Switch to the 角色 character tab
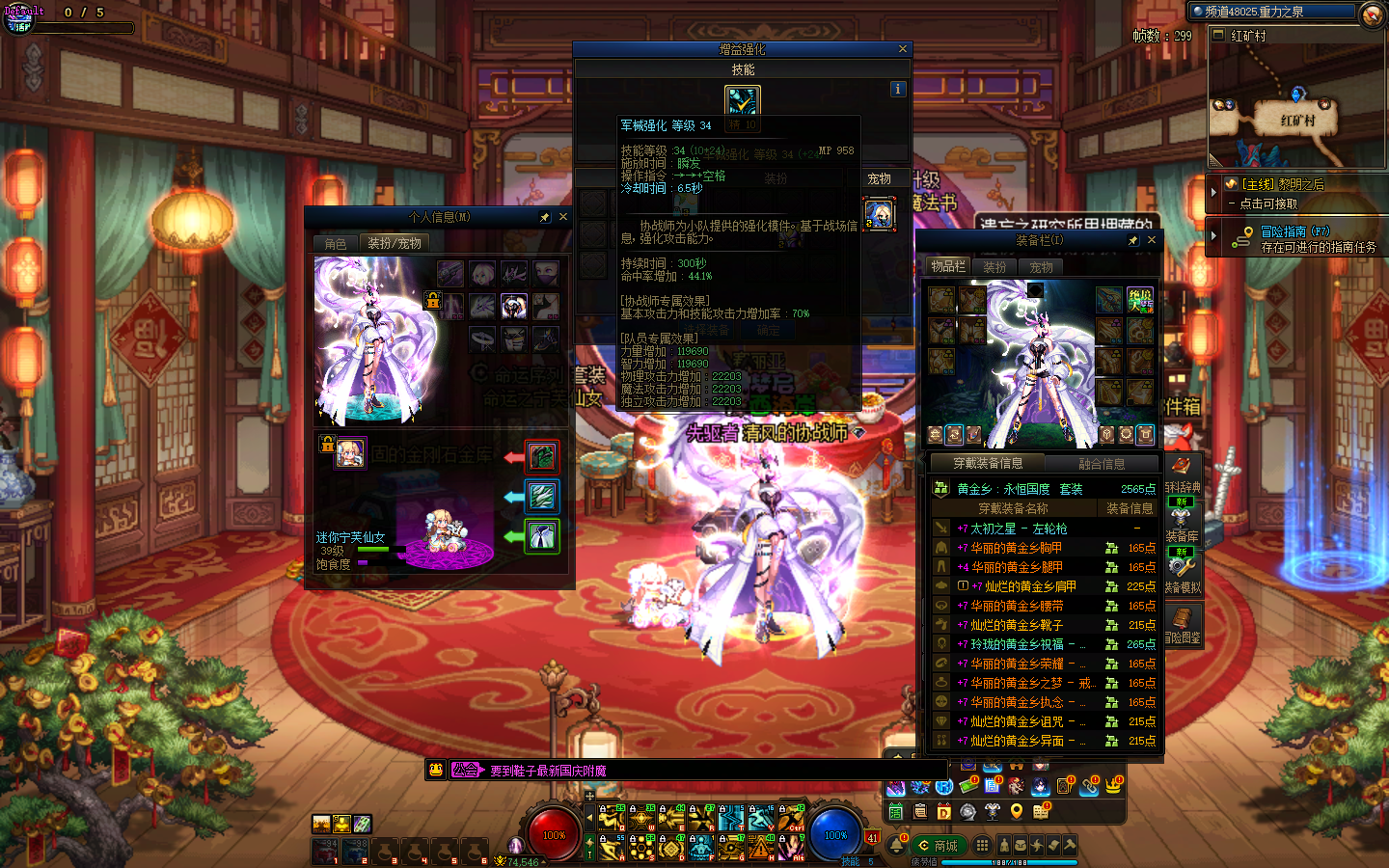 pyautogui.click(x=336, y=244)
